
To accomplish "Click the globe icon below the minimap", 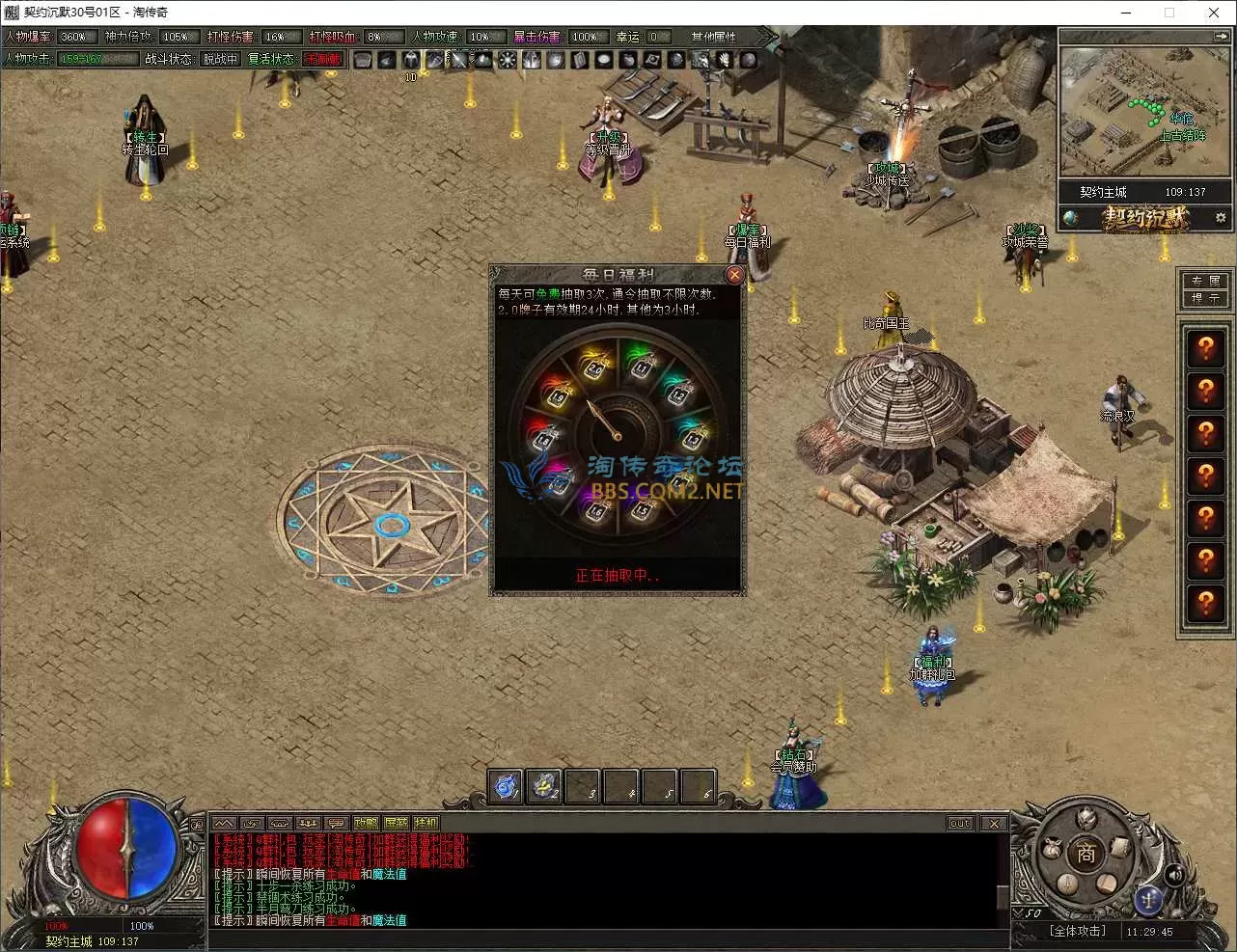I will (1070, 218).
